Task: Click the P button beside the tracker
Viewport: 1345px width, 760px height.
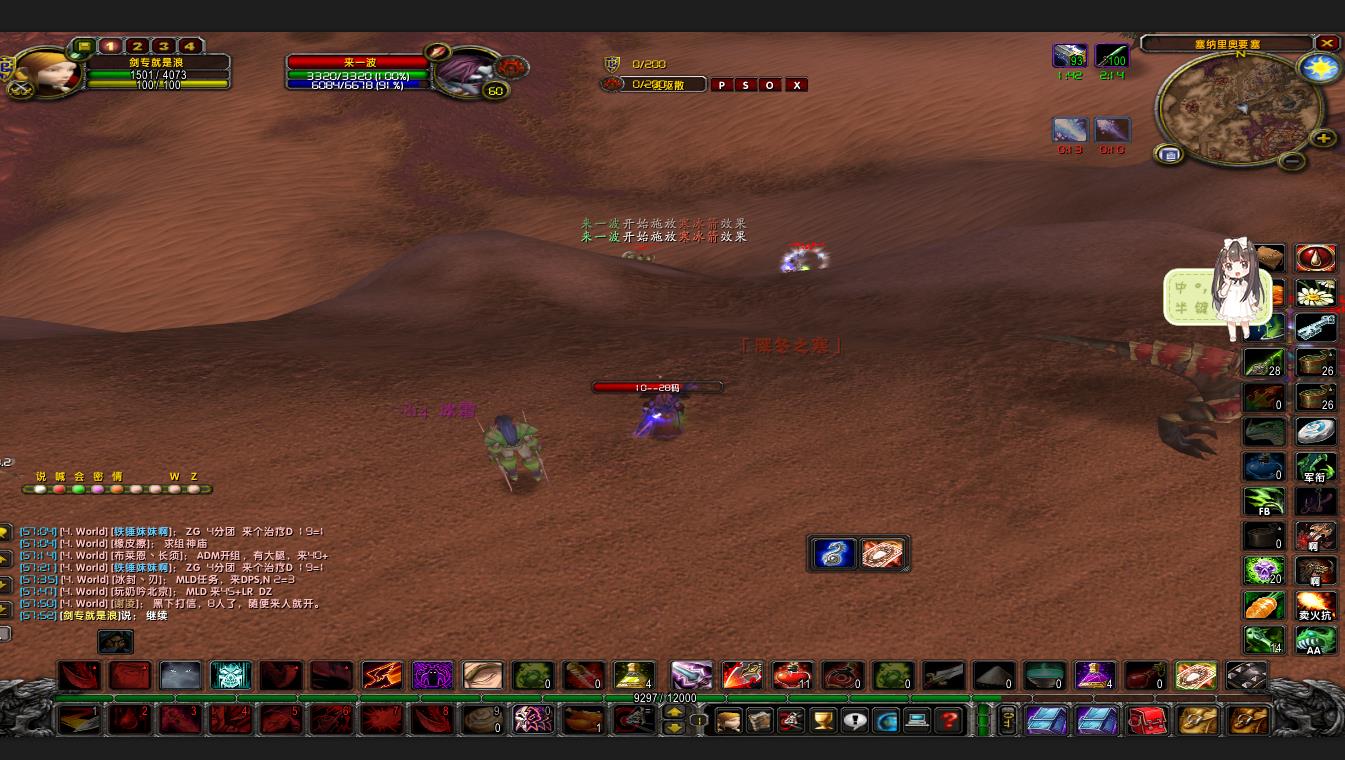Action: (x=721, y=85)
